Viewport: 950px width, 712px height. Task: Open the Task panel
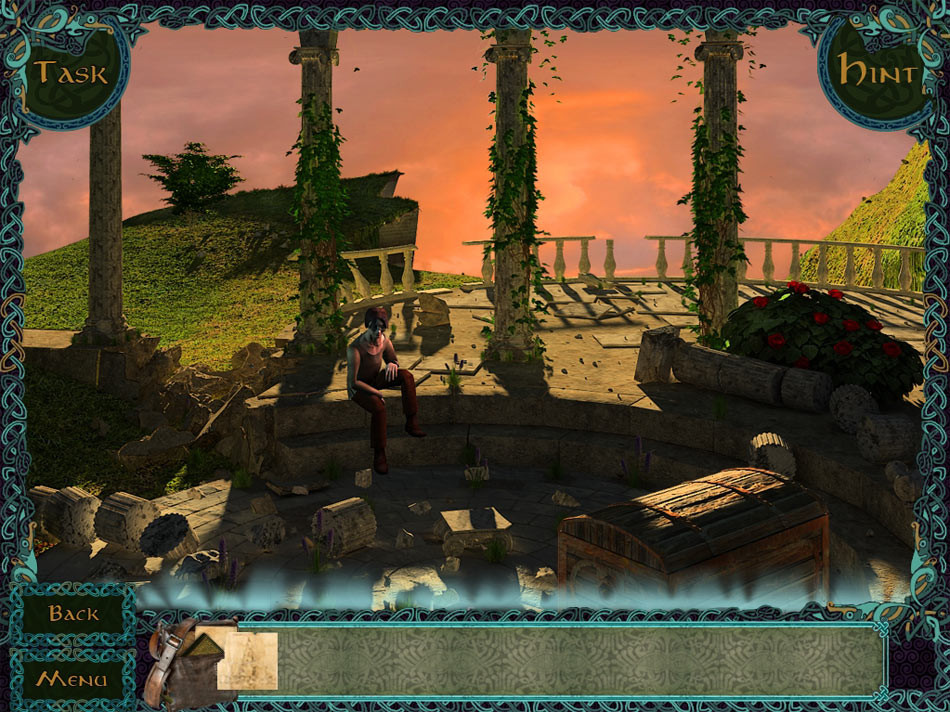point(70,72)
